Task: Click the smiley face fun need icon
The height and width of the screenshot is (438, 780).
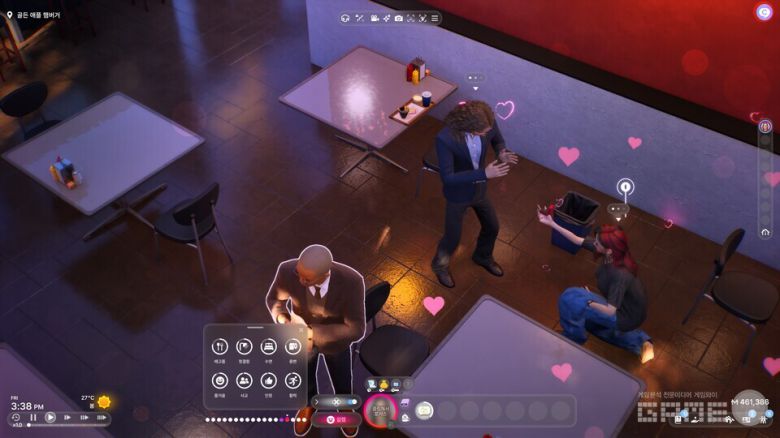Action: click(x=220, y=381)
